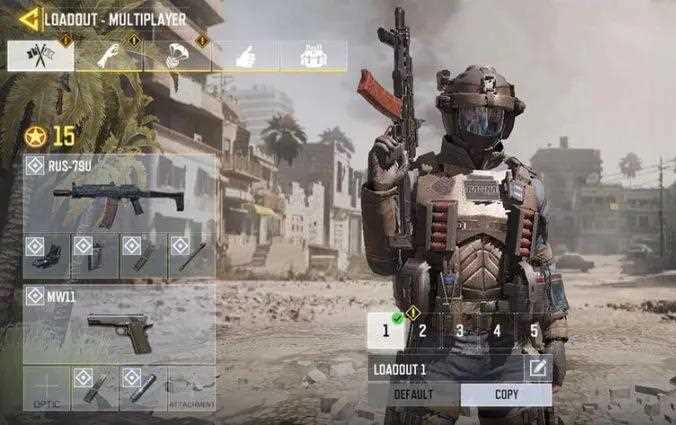The width and height of the screenshot is (676, 425).
Task: Rename Loadout 1 with the edit icon
Action: (x=538, y=368)
